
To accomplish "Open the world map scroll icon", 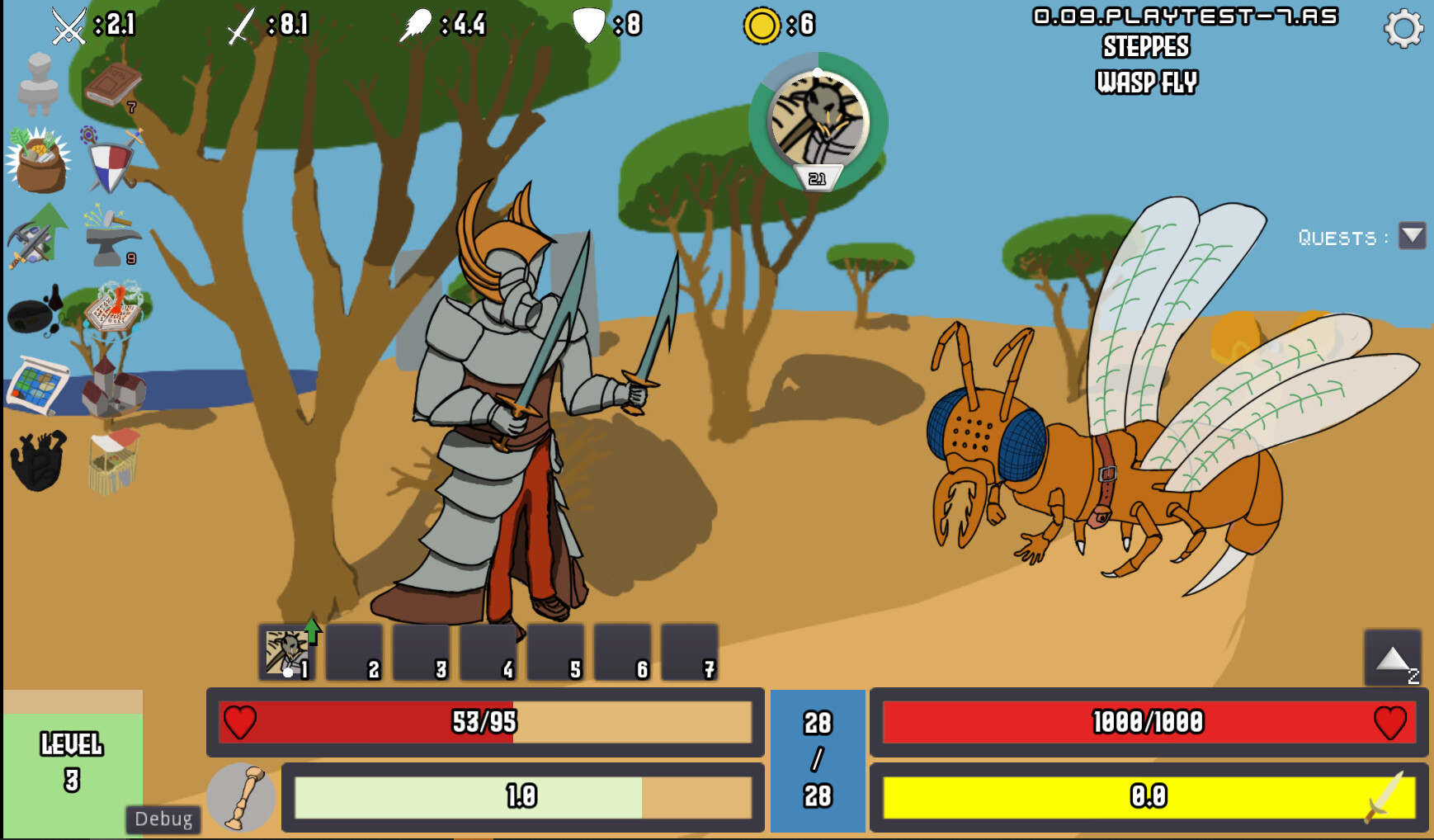I will coord(35,384).
